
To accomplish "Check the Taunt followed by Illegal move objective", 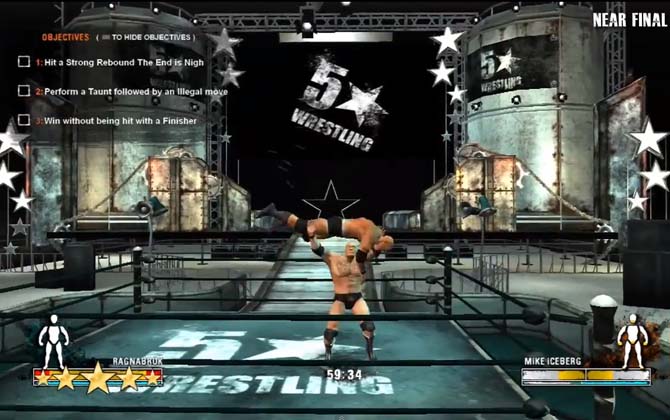I will coord(24,91).
